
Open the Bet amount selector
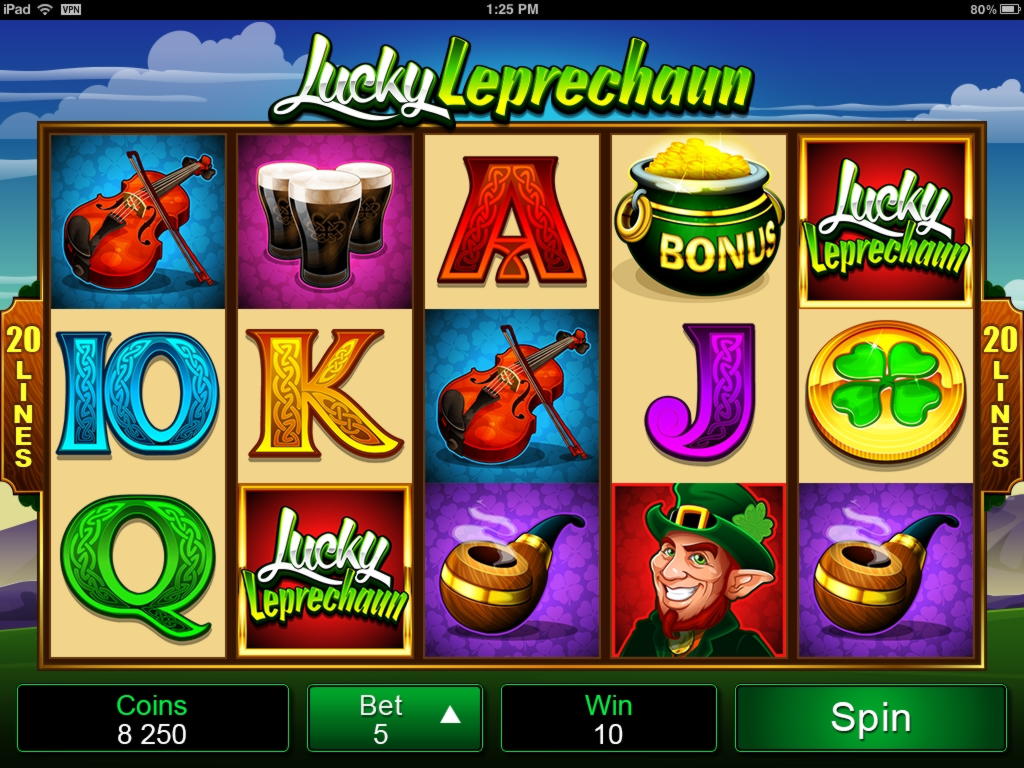(x=395, y=718)
